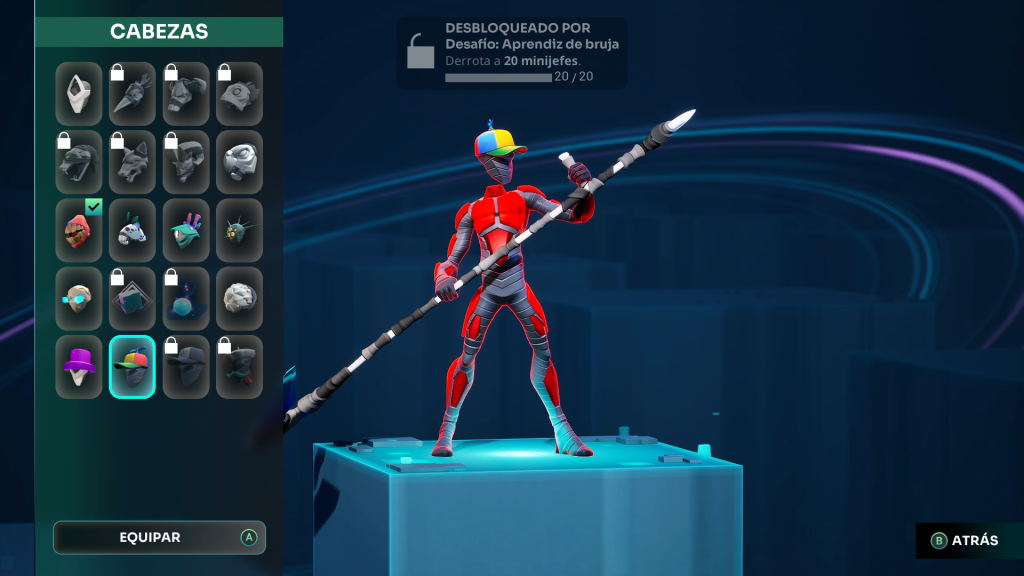Pick the locked open-jawed beast head

79,162
